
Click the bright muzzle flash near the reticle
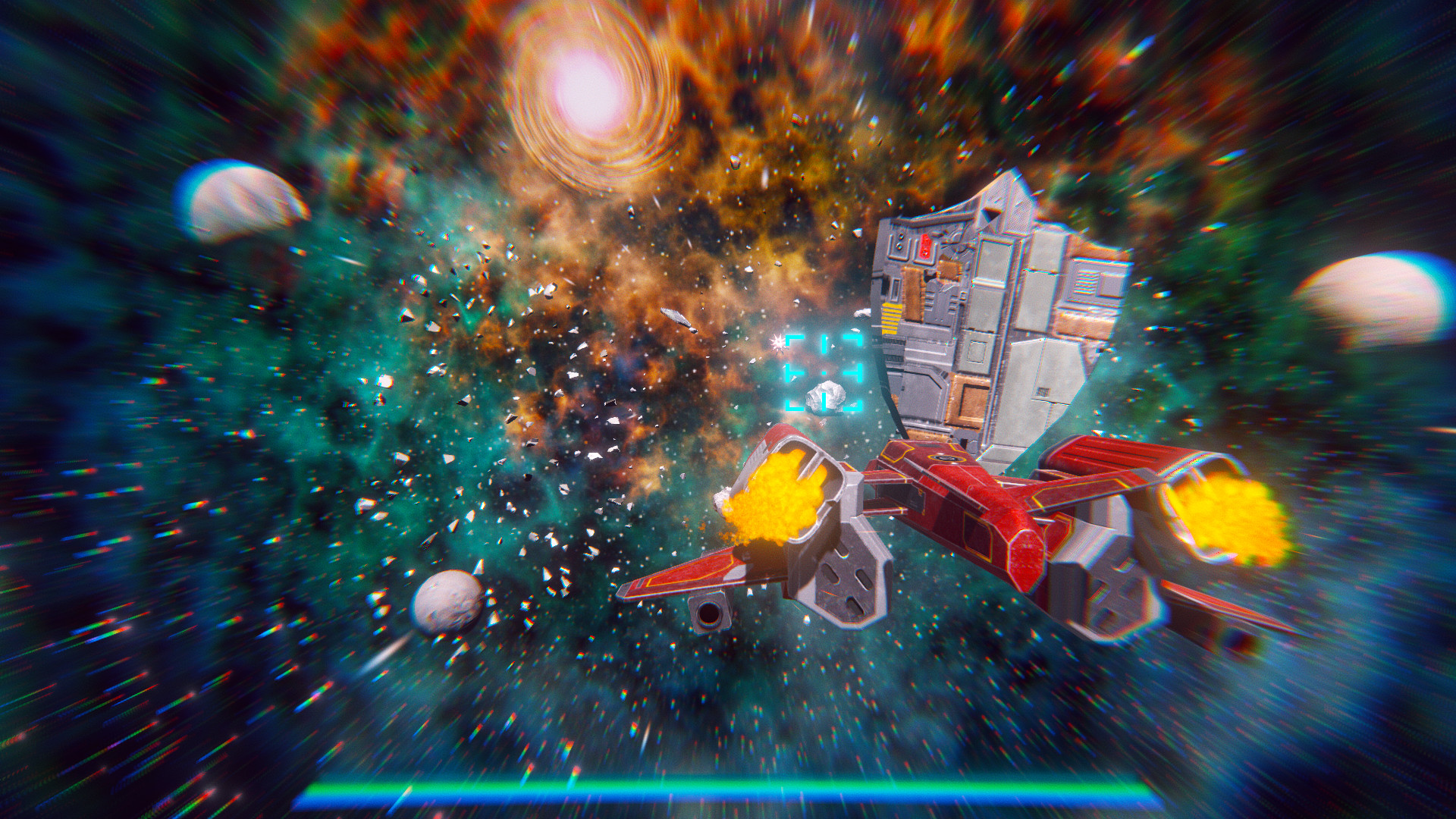pyautogui.click(x=777, y=344)
